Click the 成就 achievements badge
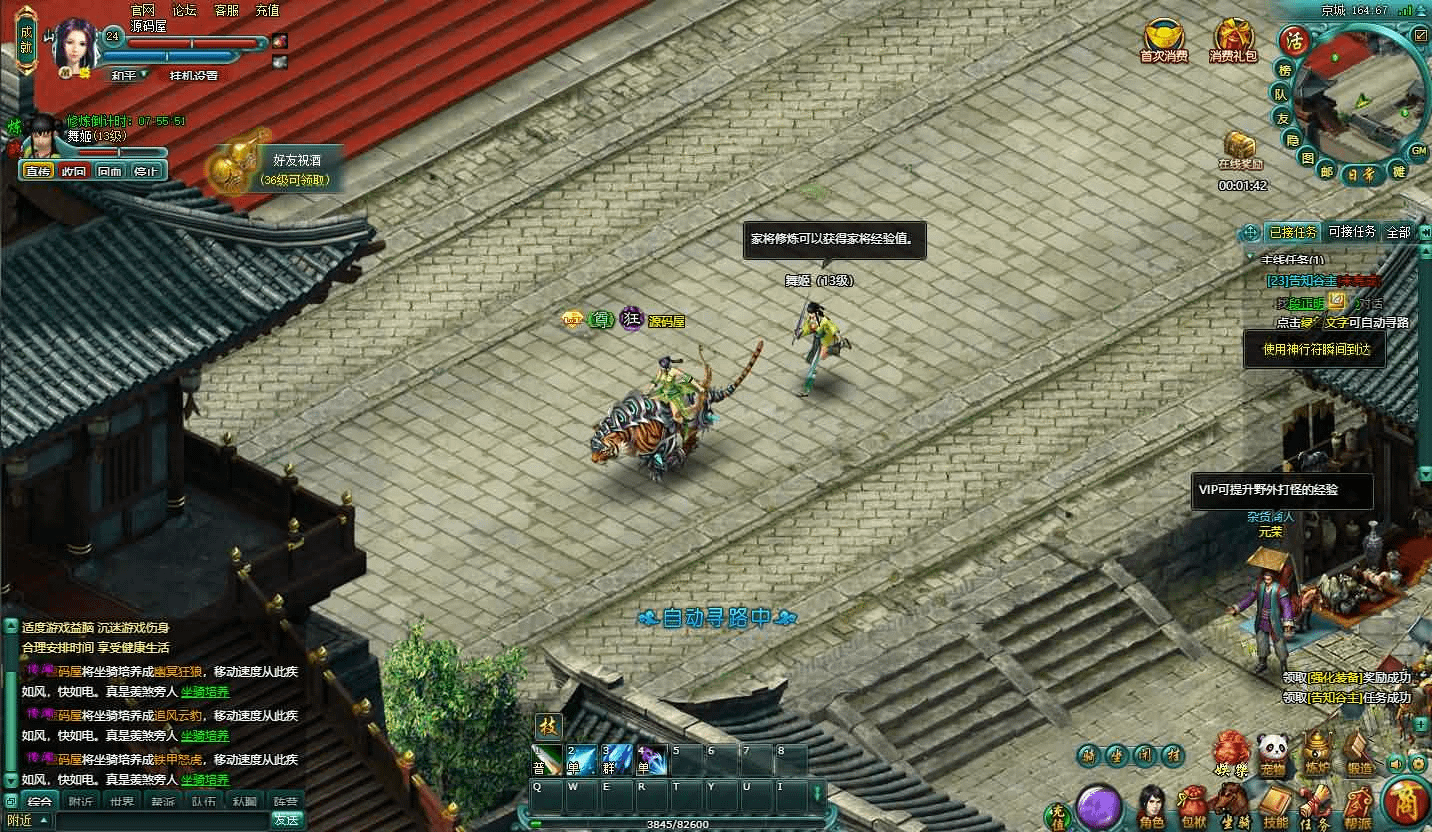Viewport: 1432px width, 832px height. coord(26,39)
